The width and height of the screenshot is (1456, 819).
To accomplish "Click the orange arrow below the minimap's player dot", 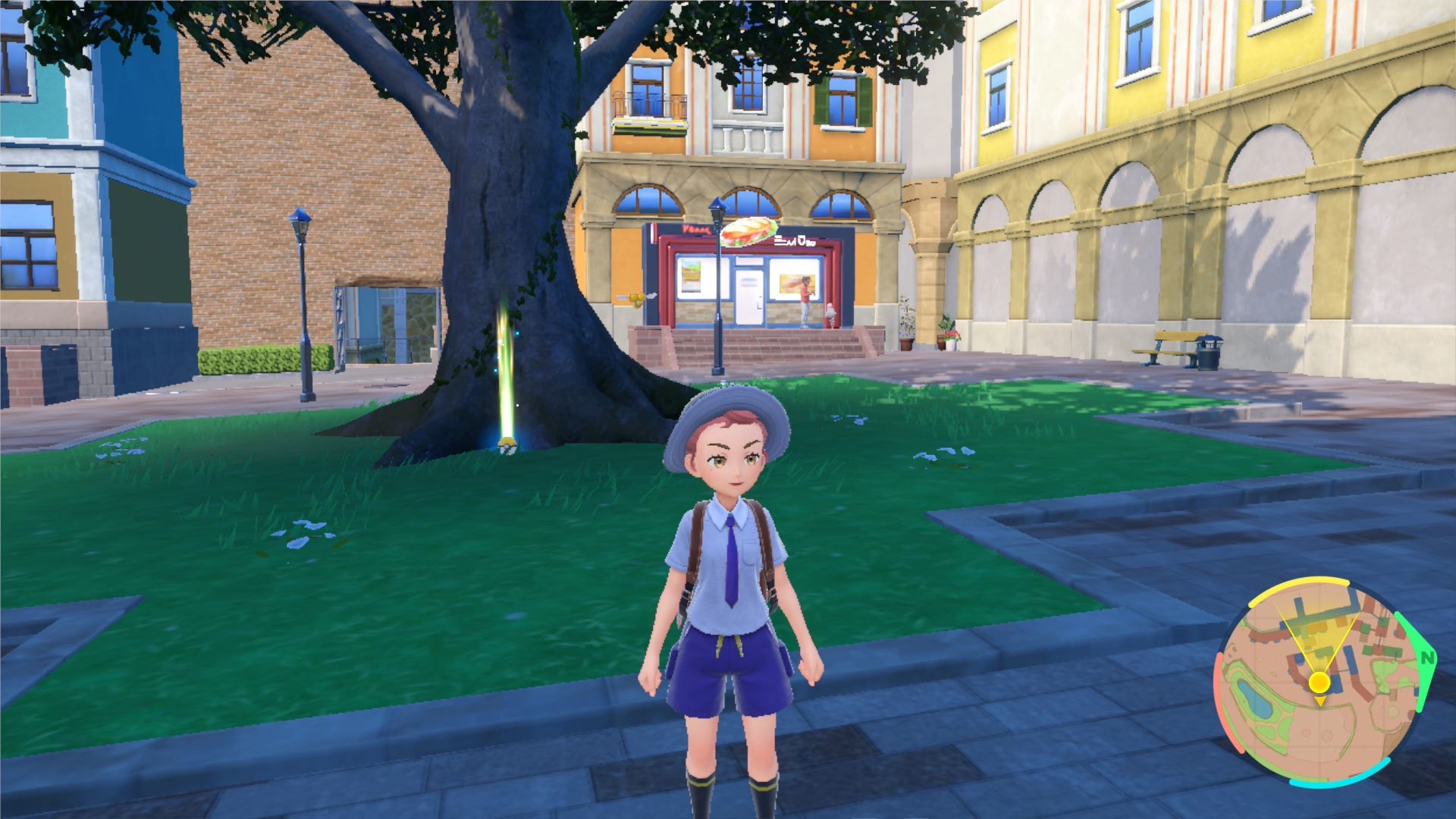I will 1321,701.
